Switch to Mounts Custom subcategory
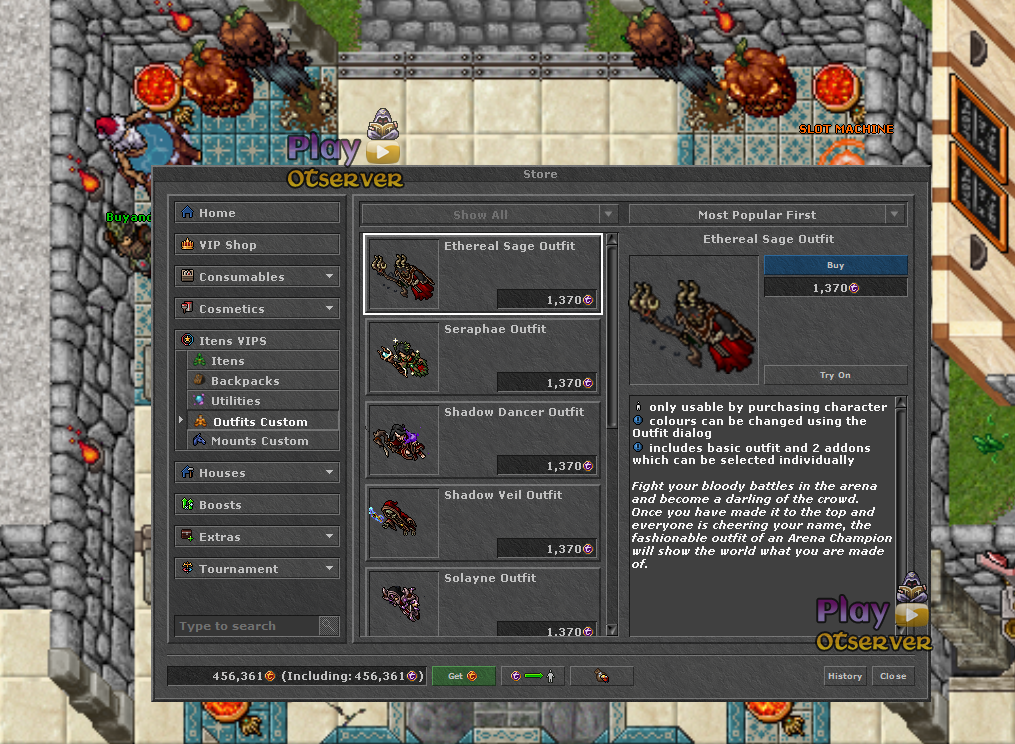Image resolution: width=1015 pixels, height=744 pixels. tap(260, 441)
